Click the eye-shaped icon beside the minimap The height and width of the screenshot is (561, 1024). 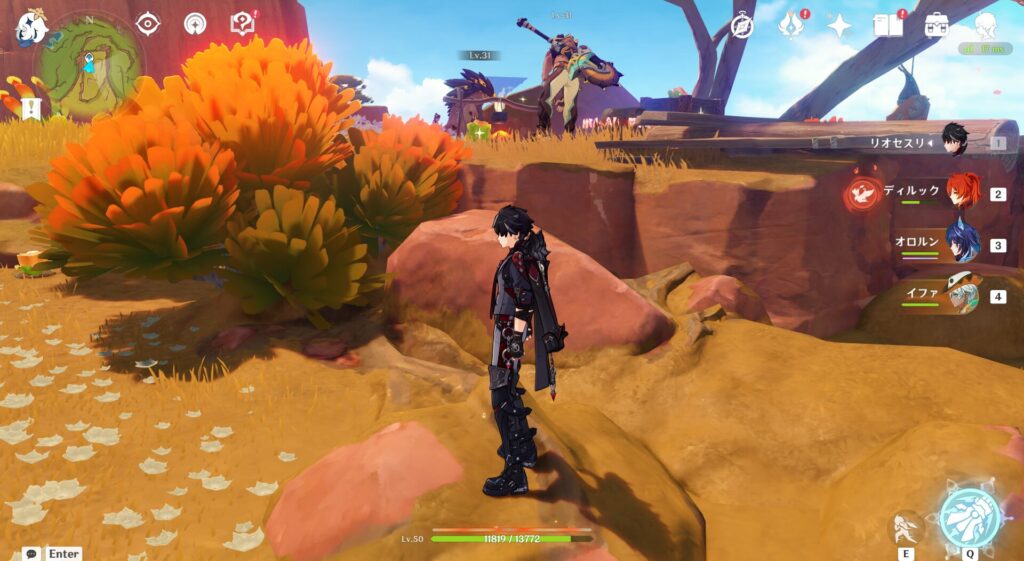coord(148,23)
